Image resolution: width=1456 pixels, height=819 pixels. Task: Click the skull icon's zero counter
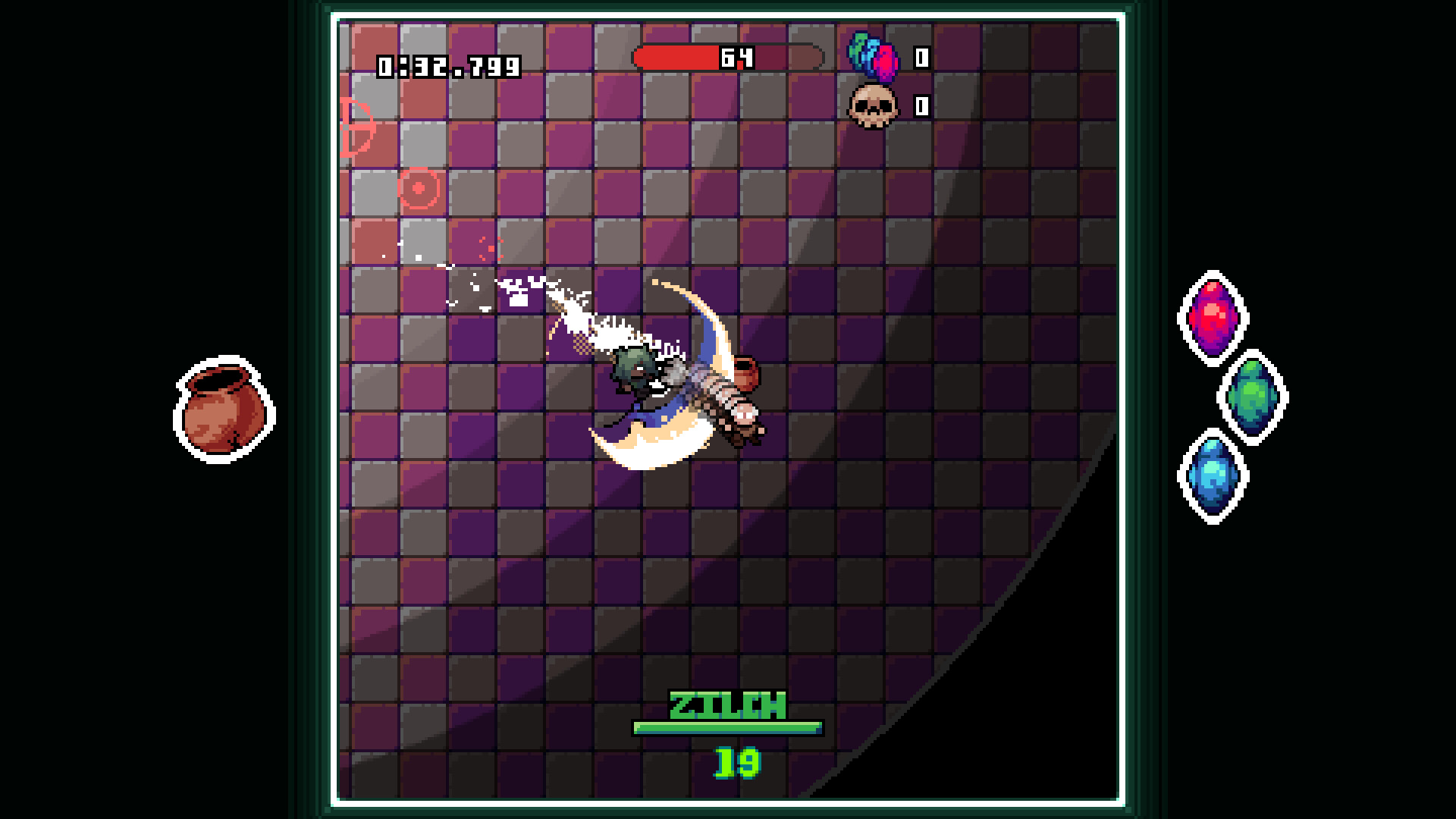[x=920, y=106]
